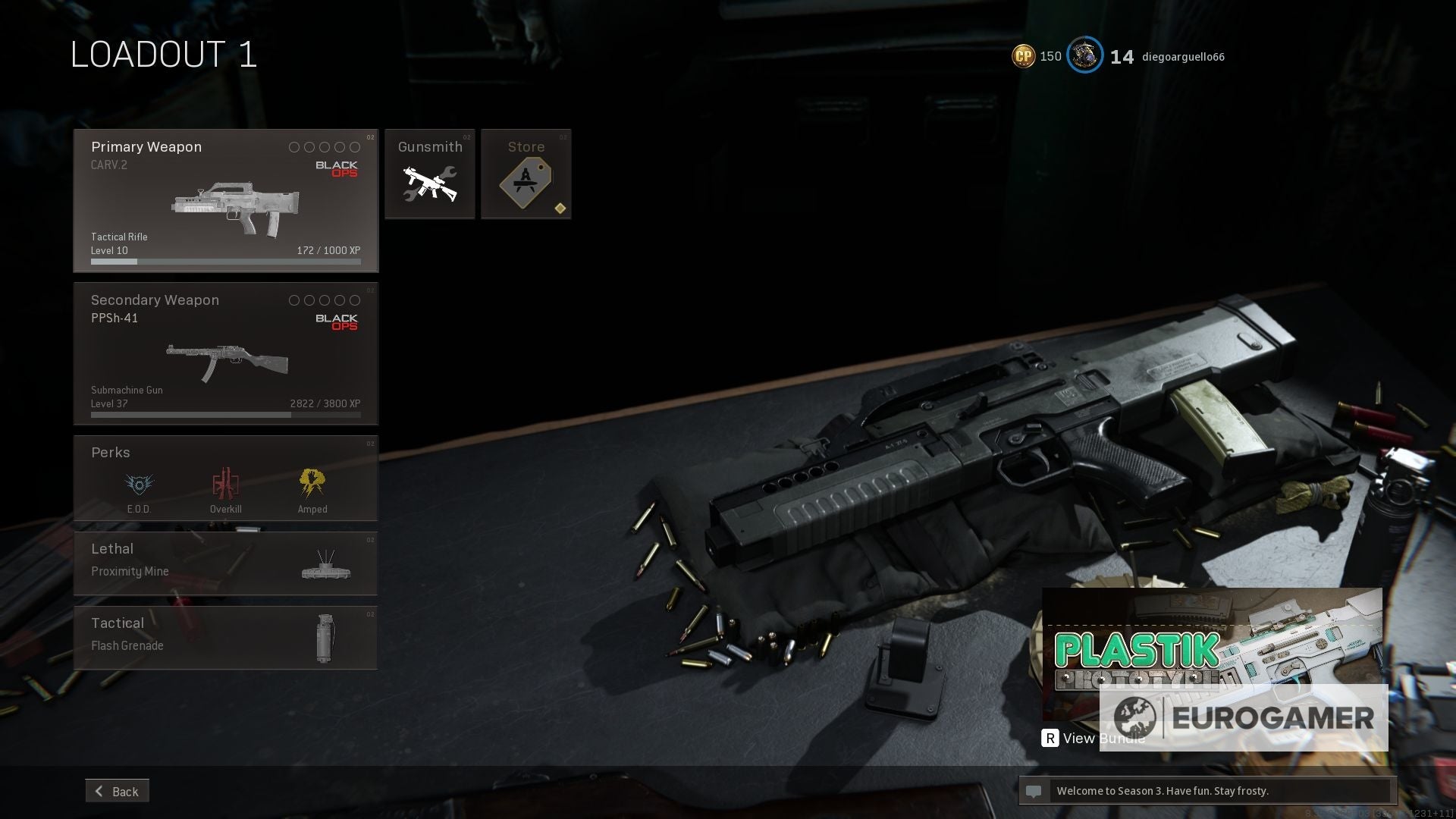This screenshot has height=819, width=1456.
Task: Check the COD Points balance icon
Action: click(1023, 56)
